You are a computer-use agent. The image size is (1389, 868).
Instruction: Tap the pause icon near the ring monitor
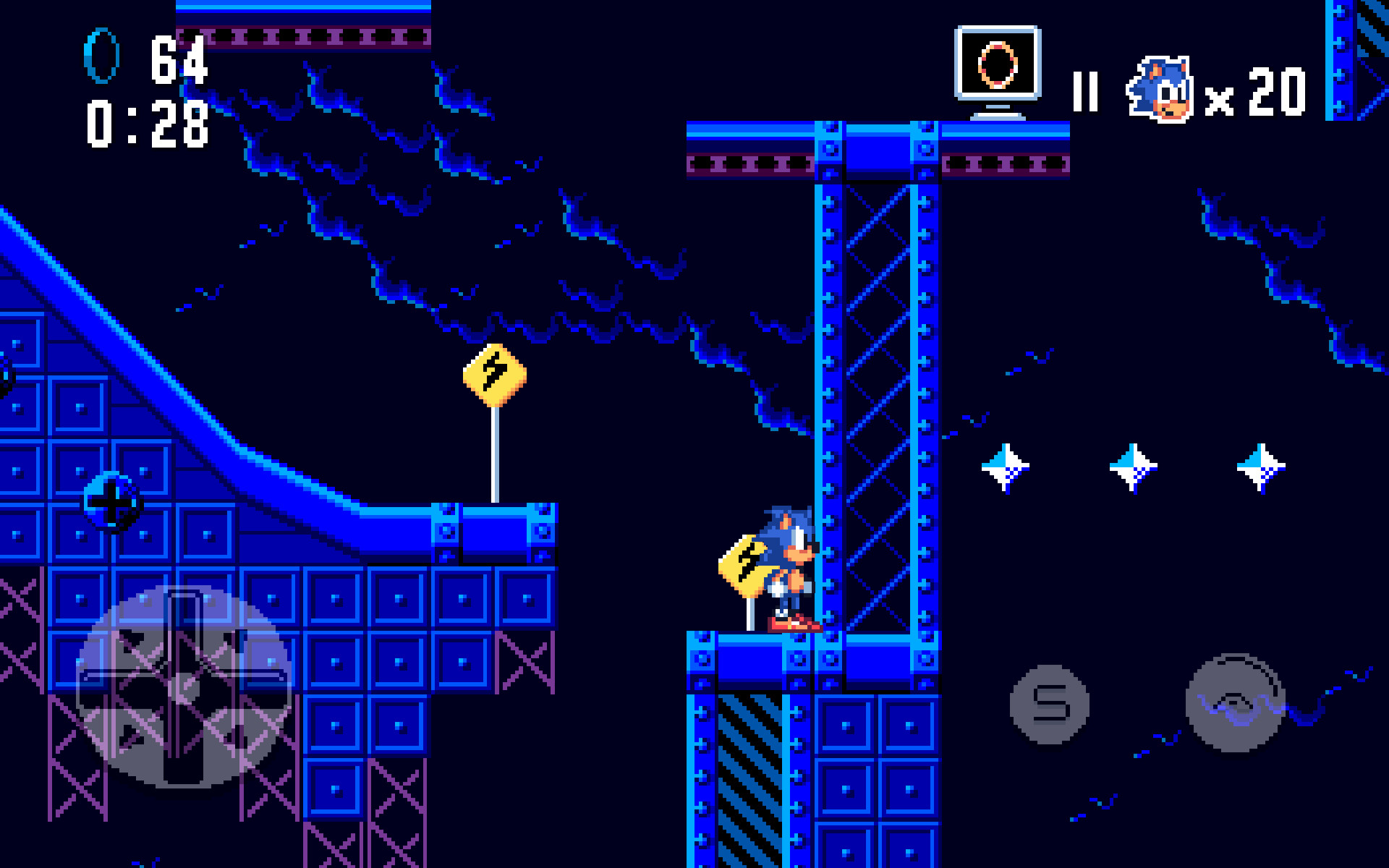point(1086,90)
